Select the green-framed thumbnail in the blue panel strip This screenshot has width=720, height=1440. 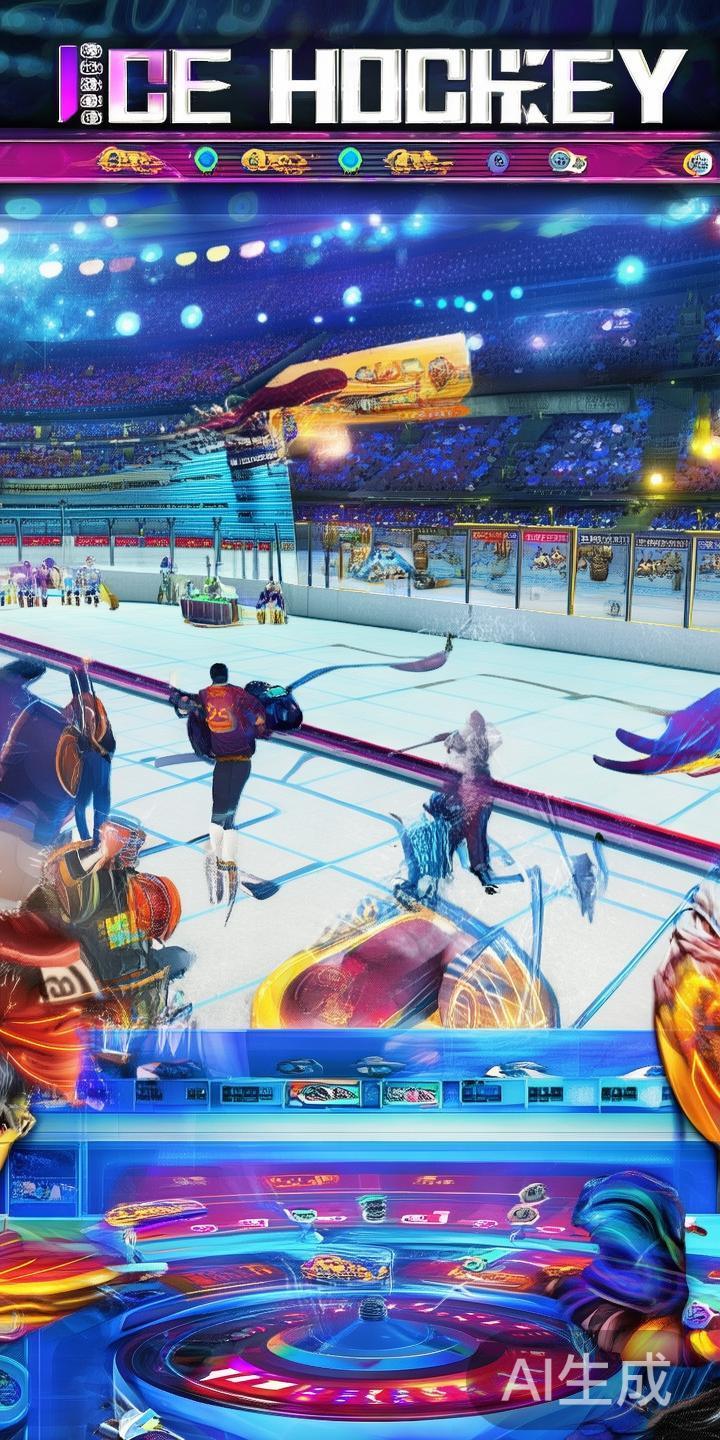point(410,1093)
